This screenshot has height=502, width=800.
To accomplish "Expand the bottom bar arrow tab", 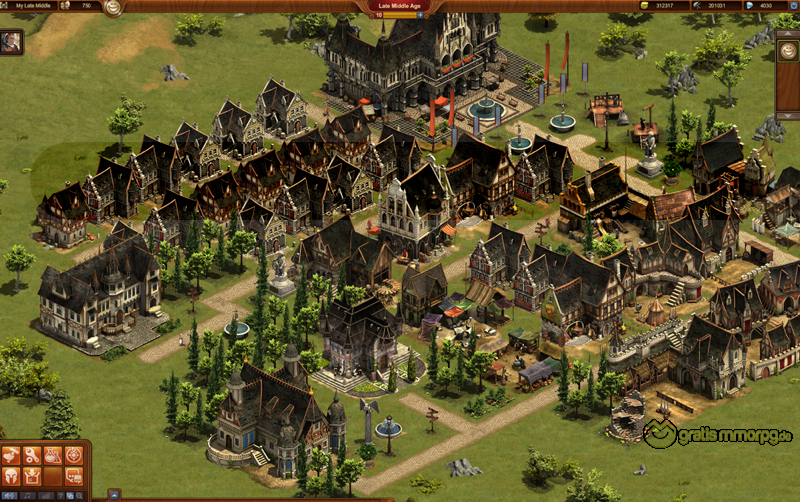I will pyautogui.click(x=114, y=496).
